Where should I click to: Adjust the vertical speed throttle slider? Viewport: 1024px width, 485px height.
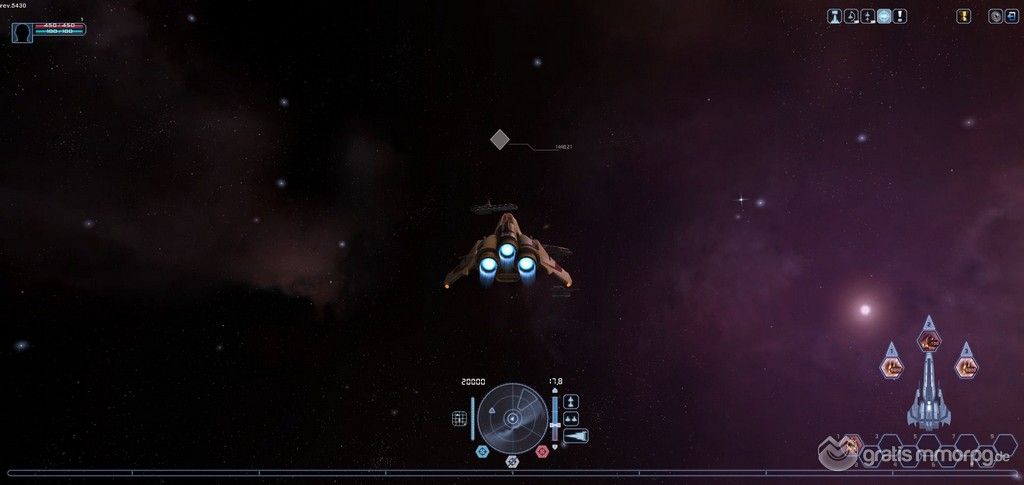tap(555, 425)
